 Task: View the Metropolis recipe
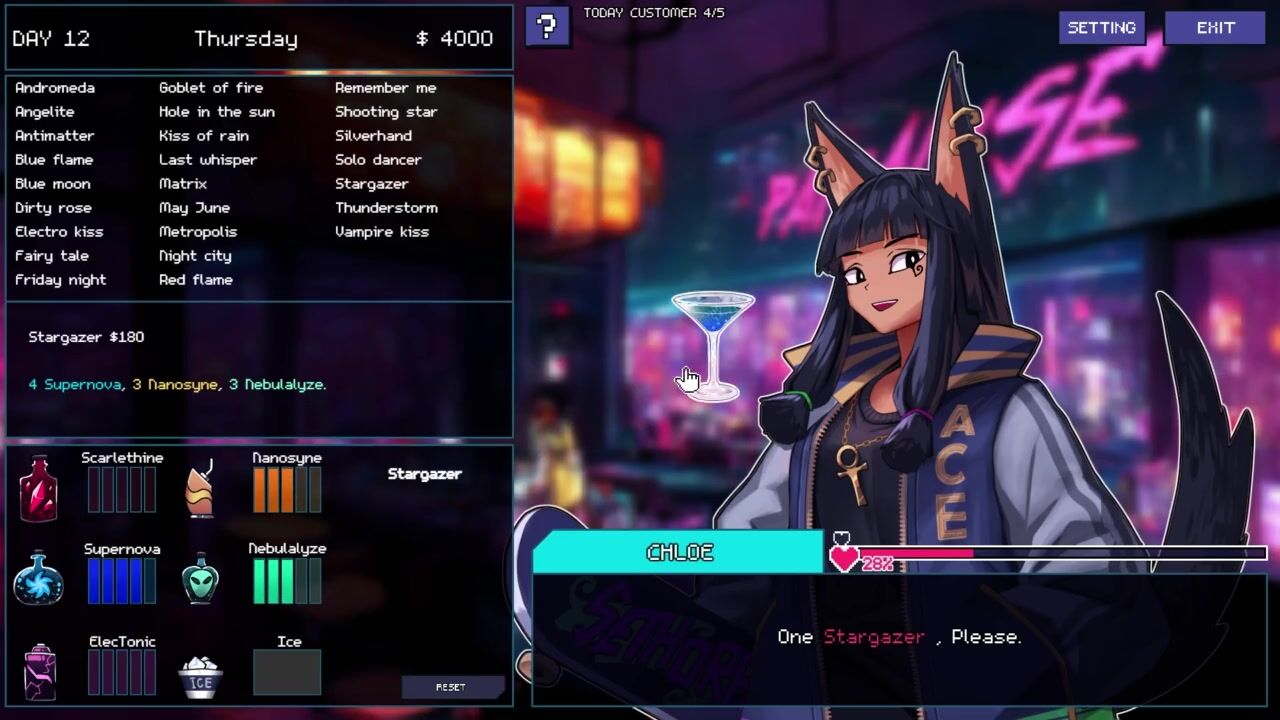coord(198,232)
